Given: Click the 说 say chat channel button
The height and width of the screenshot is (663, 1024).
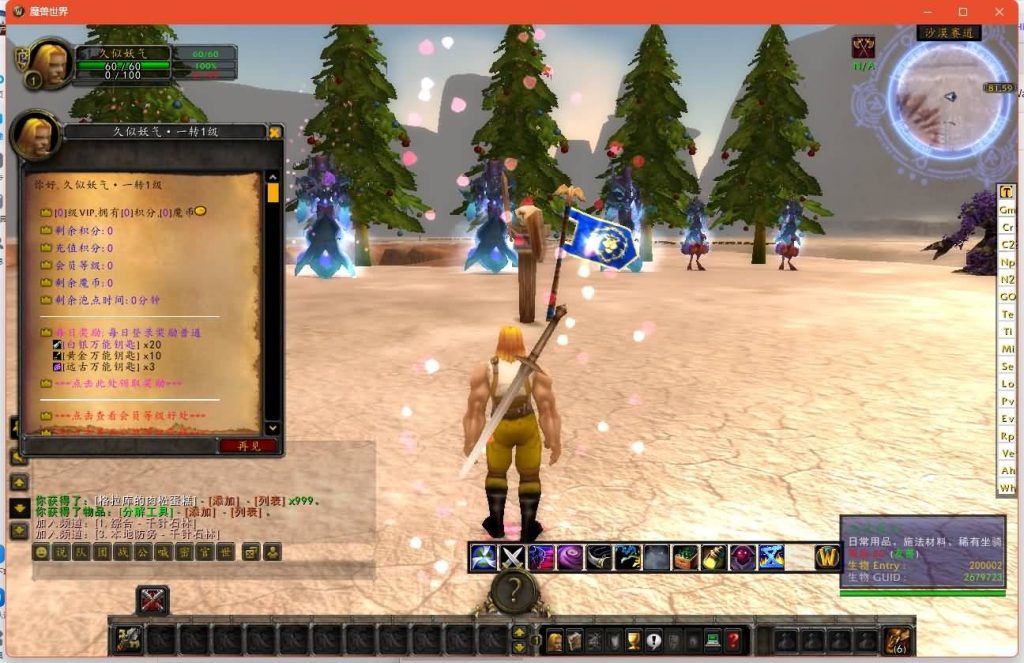Looking at the screenshot, I should pos(60,552).
